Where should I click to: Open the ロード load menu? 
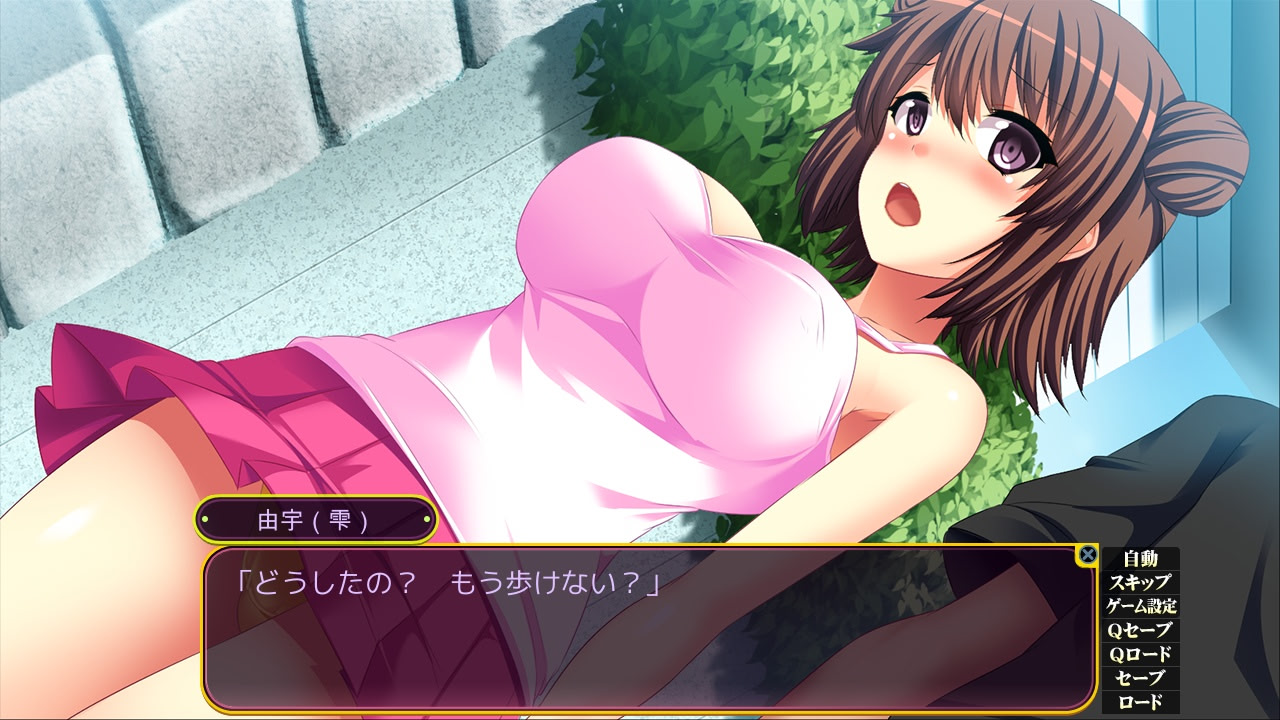(1140, 702)
